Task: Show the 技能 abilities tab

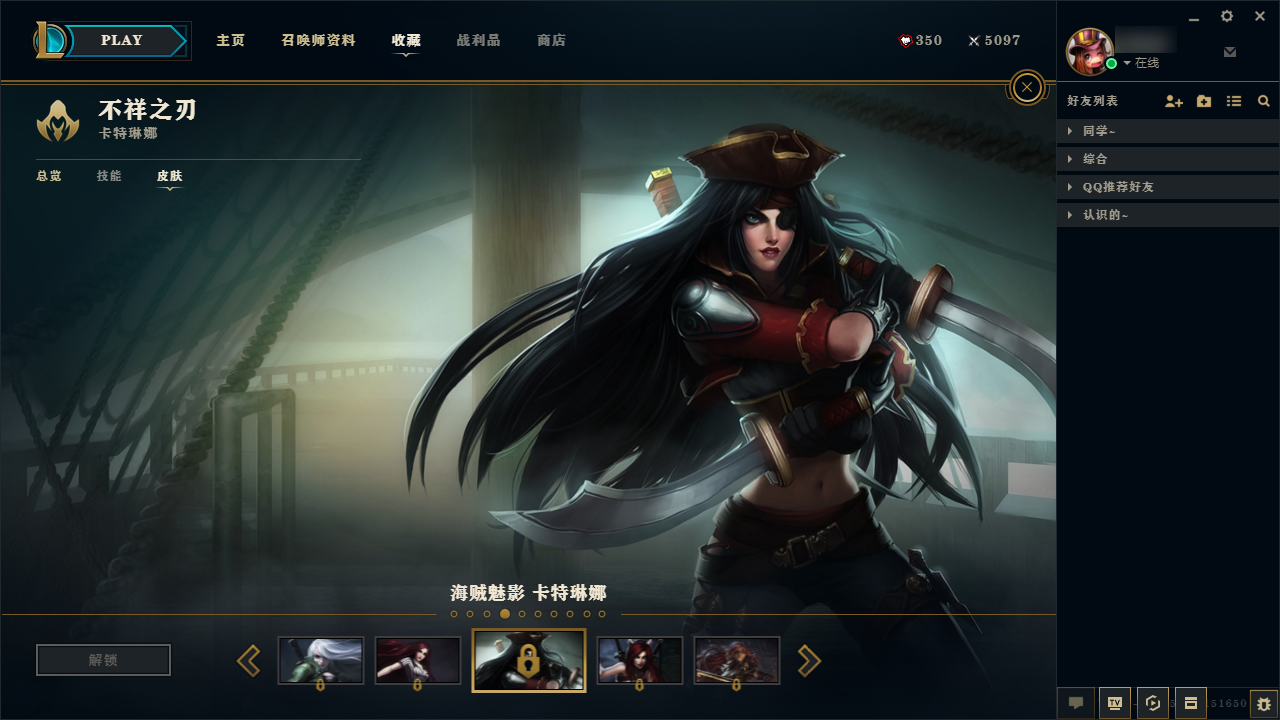Action: (x=109, y=176)
